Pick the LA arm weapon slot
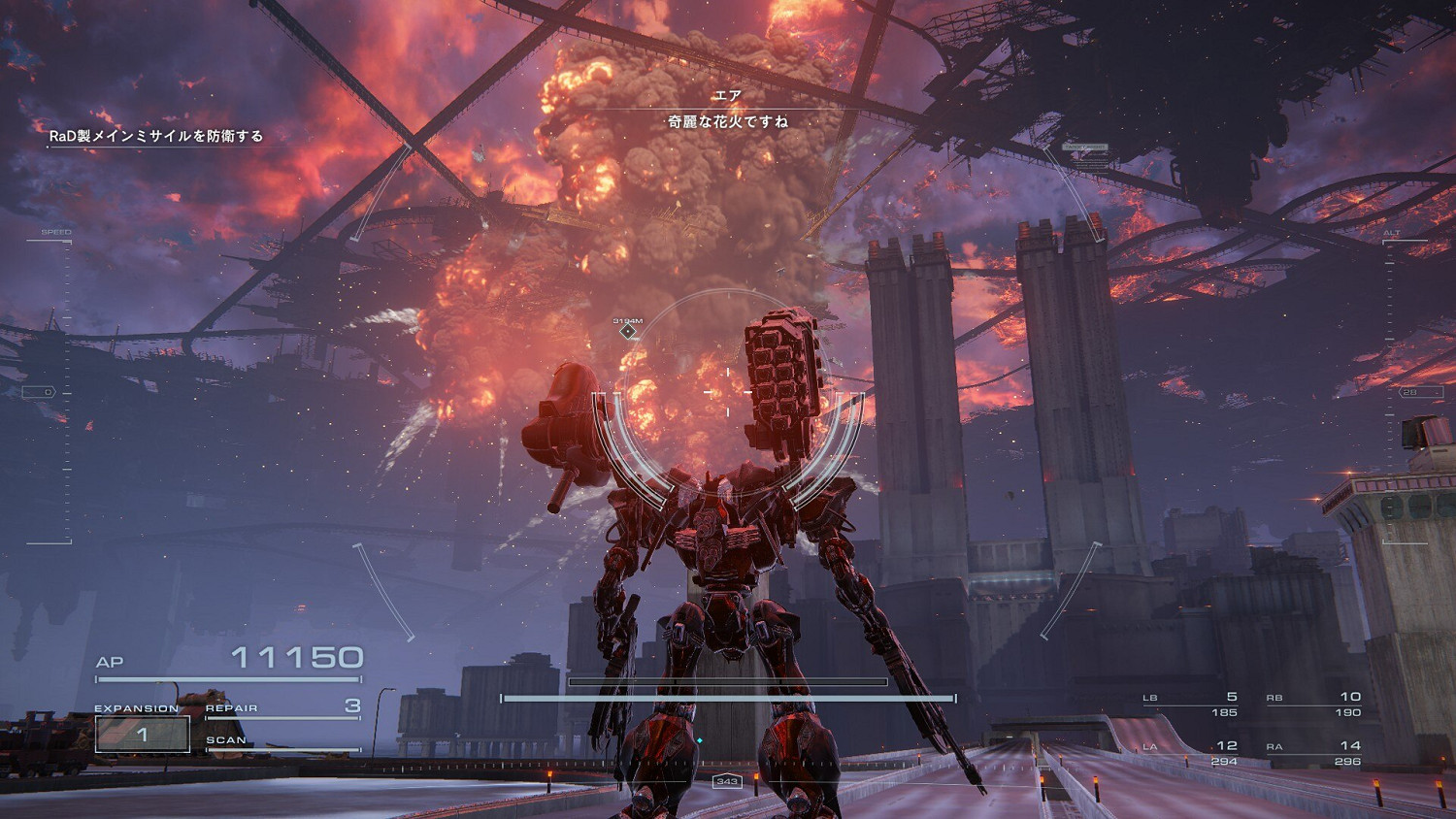The width and height of the screenshot is (1456, 819). coord(1190,752)
